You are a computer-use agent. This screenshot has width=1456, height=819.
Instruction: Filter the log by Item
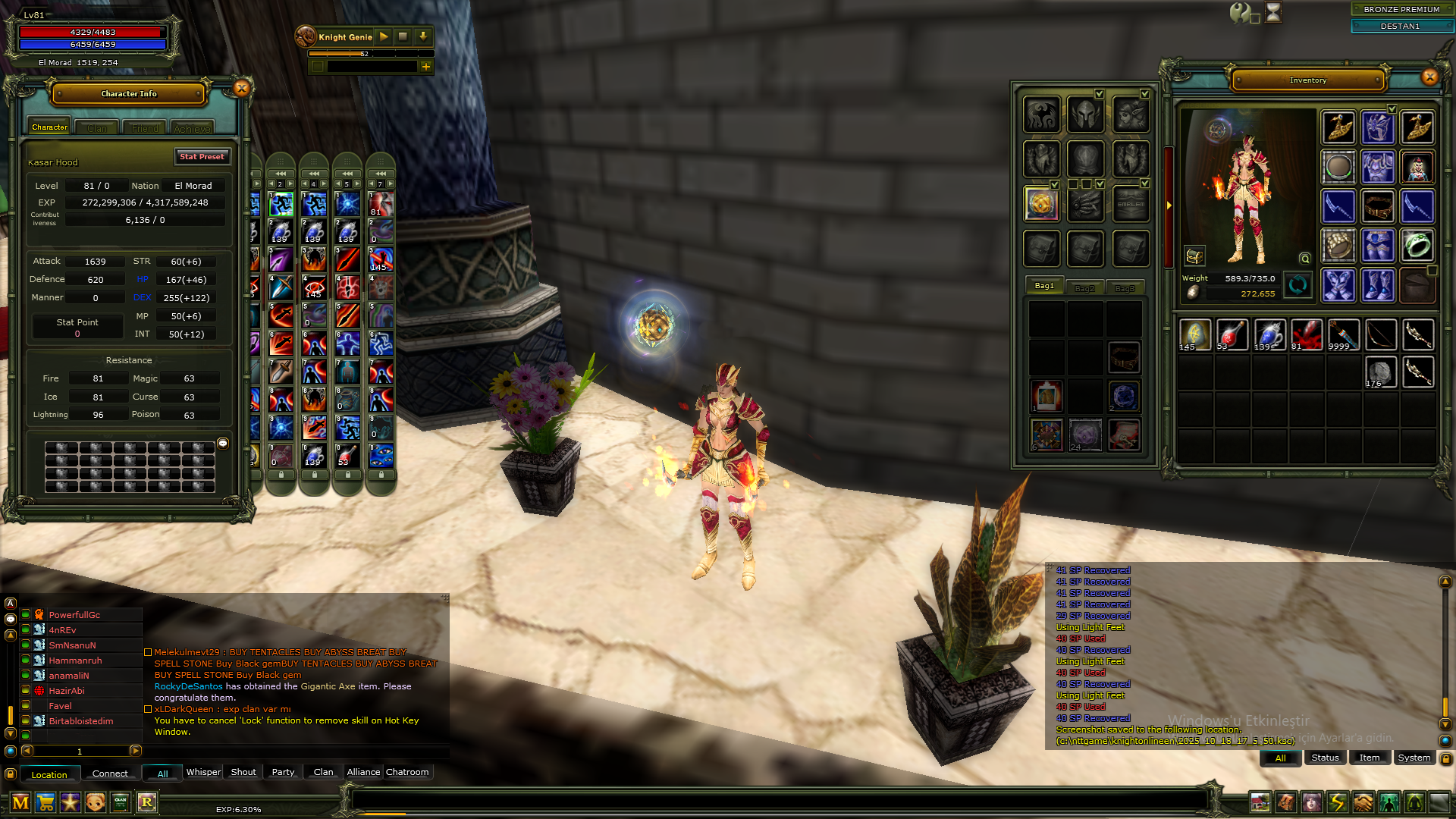click(x=1370, y=758)
